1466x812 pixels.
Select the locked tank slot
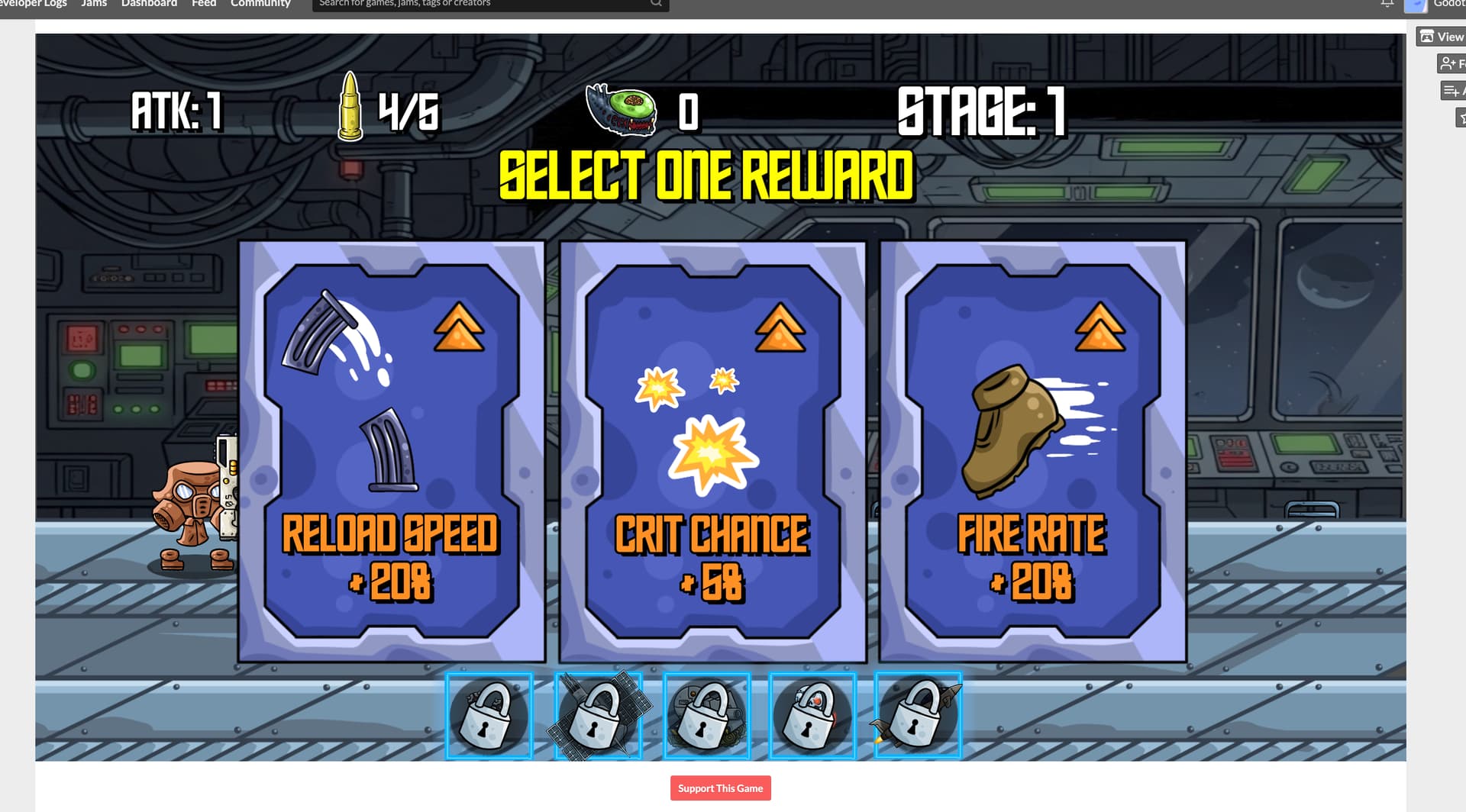tap(706, 716)
